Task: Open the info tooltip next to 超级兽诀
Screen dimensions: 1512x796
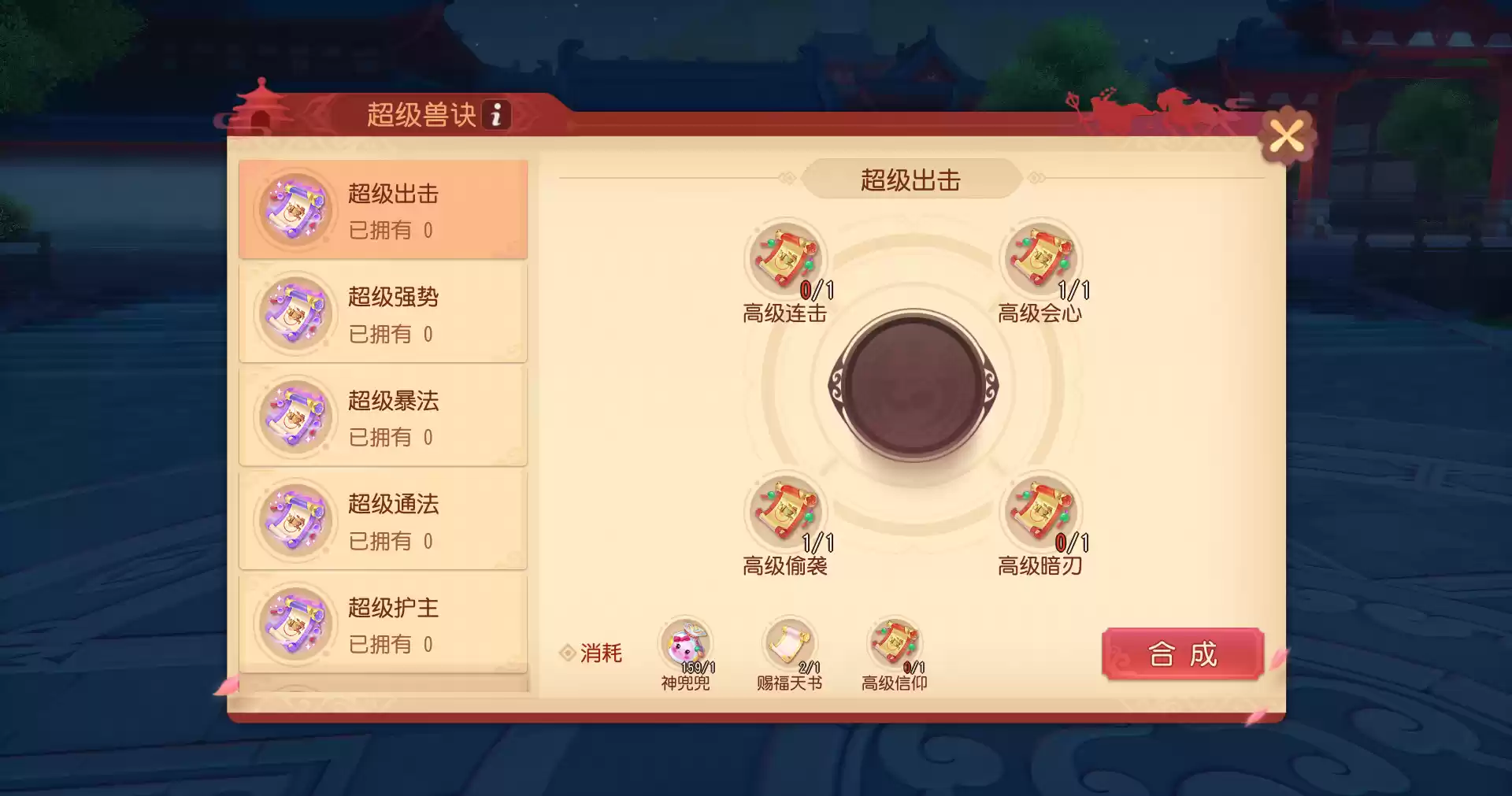Action: pos(496,115)
